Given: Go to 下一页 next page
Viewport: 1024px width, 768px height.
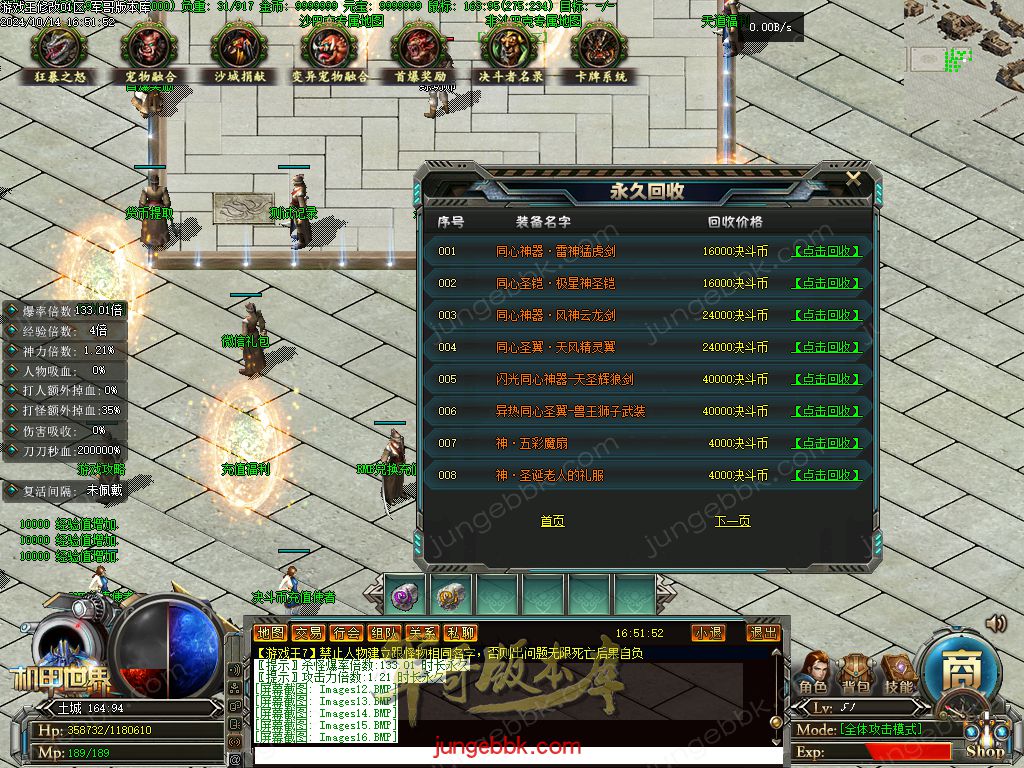Looking at the screenshot, I should [x=732, y=521].
